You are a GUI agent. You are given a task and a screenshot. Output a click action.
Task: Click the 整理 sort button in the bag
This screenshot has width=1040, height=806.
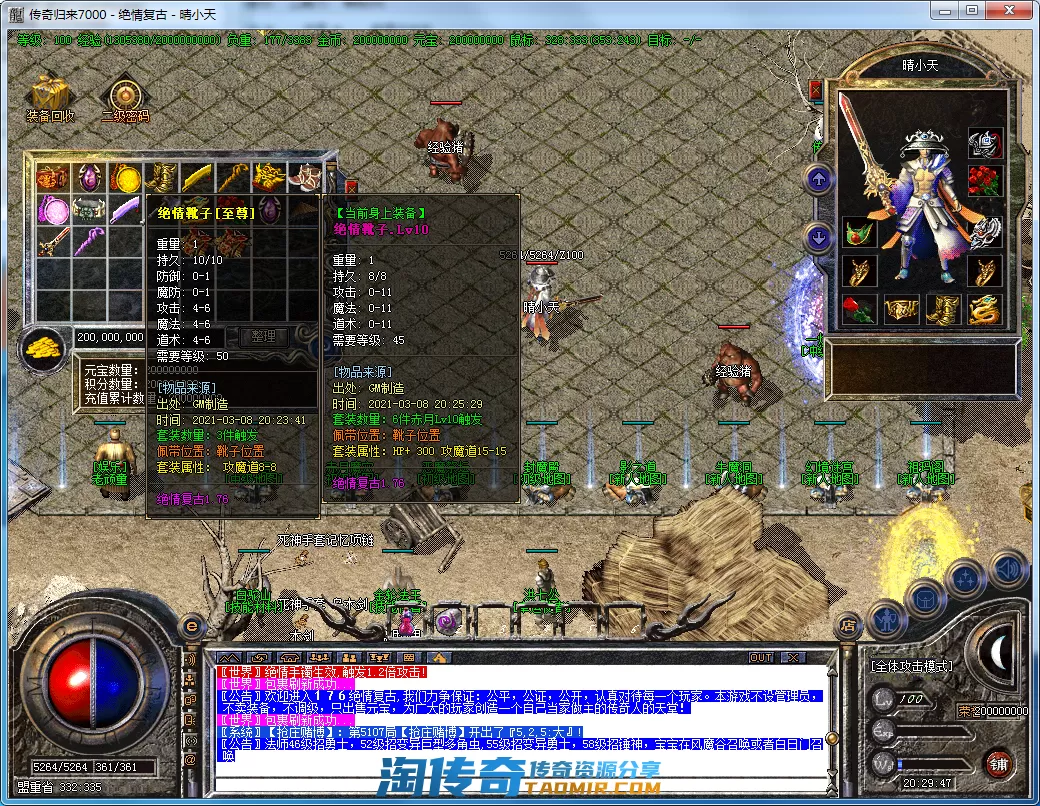pos(264,337)
